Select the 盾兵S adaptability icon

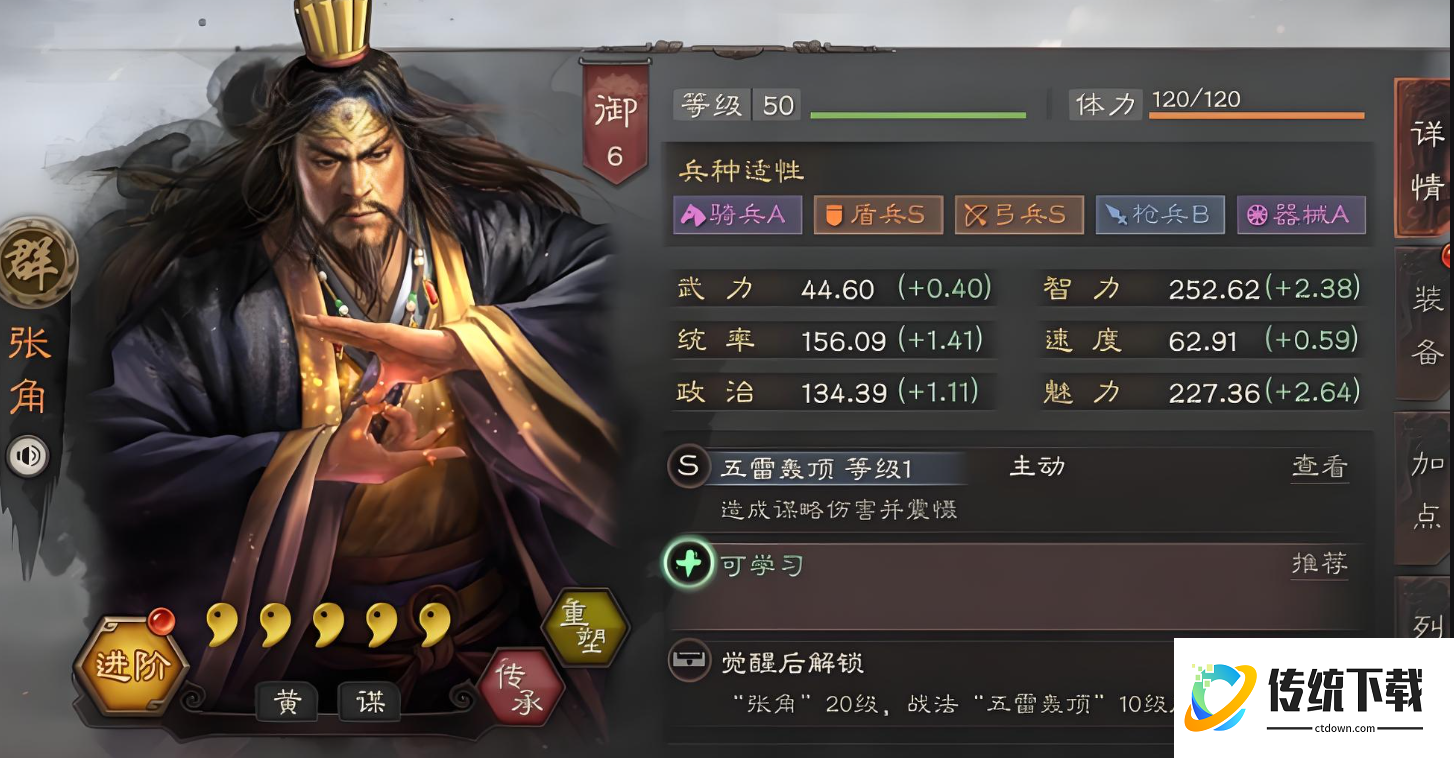click(878, 214)
